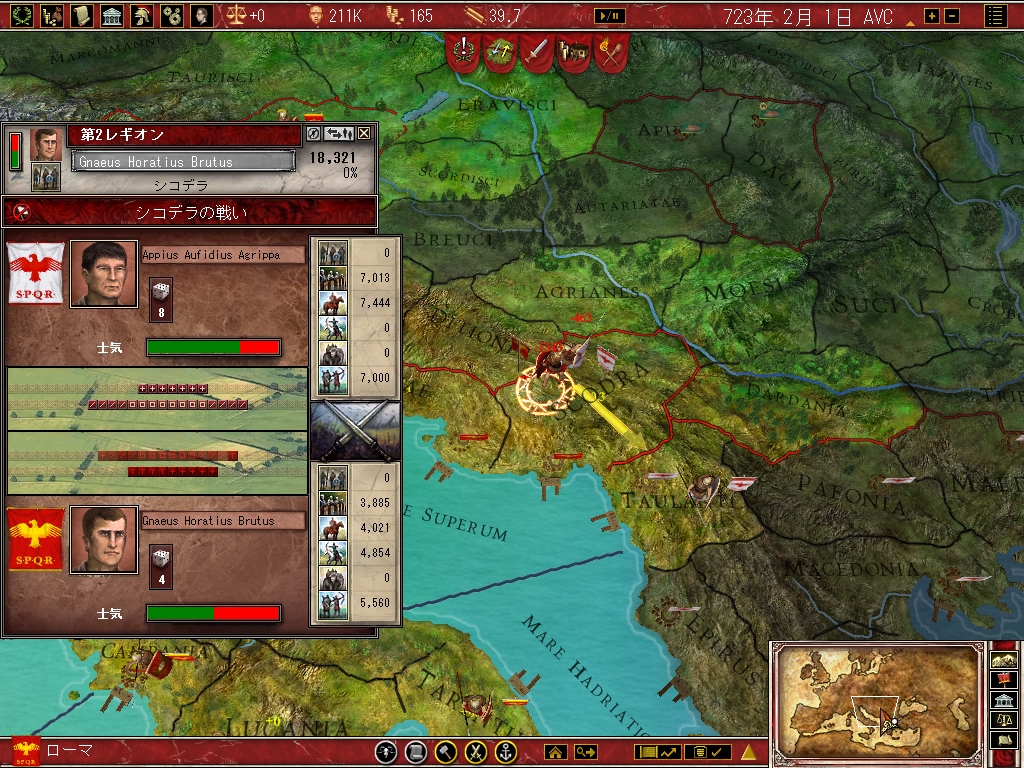Image resolution: width=1024 pixels, height=768 pixels.
Task: Toggle the play/pause game speed button
Action: [x=609, y=16]
